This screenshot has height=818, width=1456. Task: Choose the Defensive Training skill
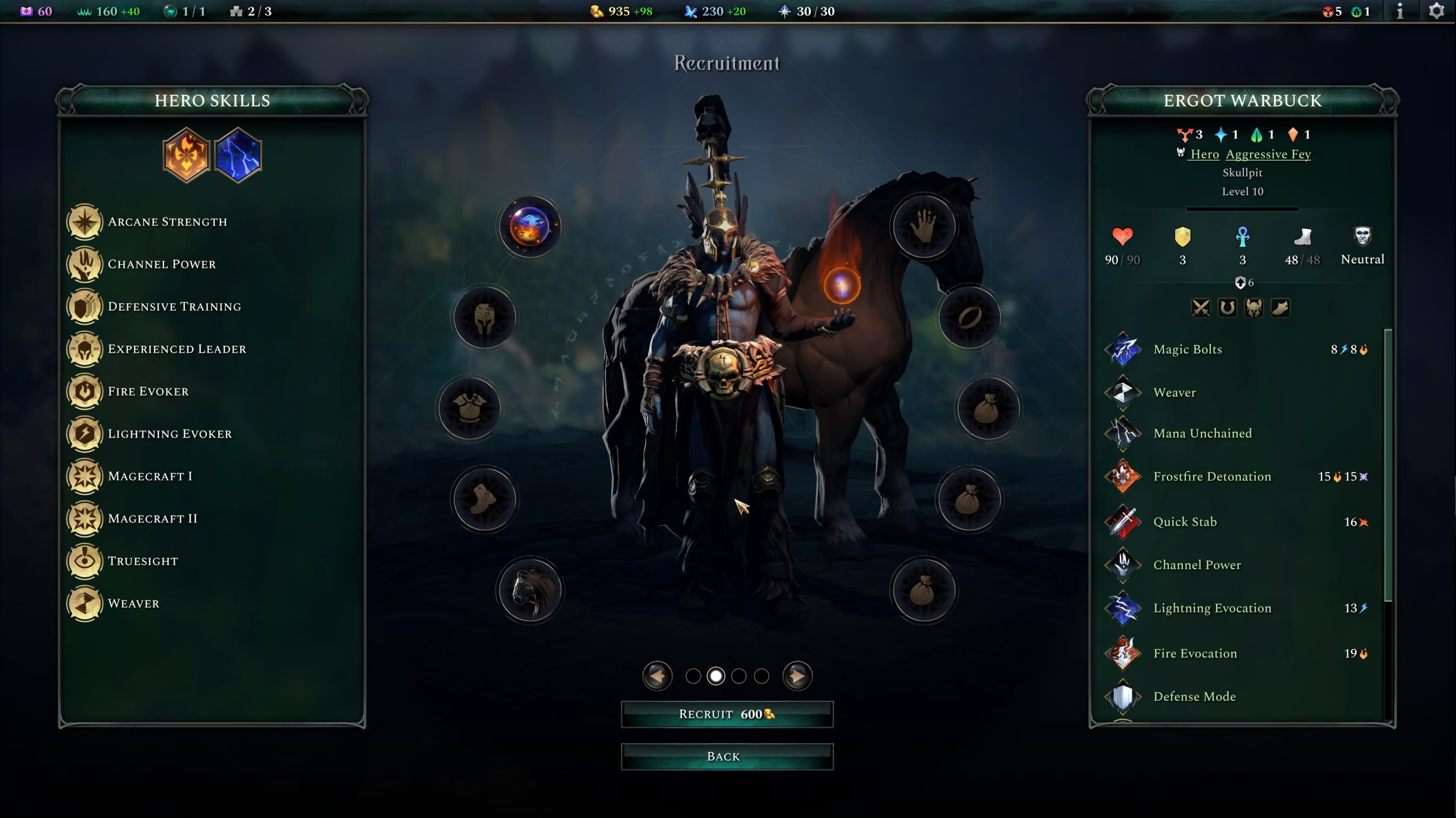pyautogui.click(x=174, y=307)
